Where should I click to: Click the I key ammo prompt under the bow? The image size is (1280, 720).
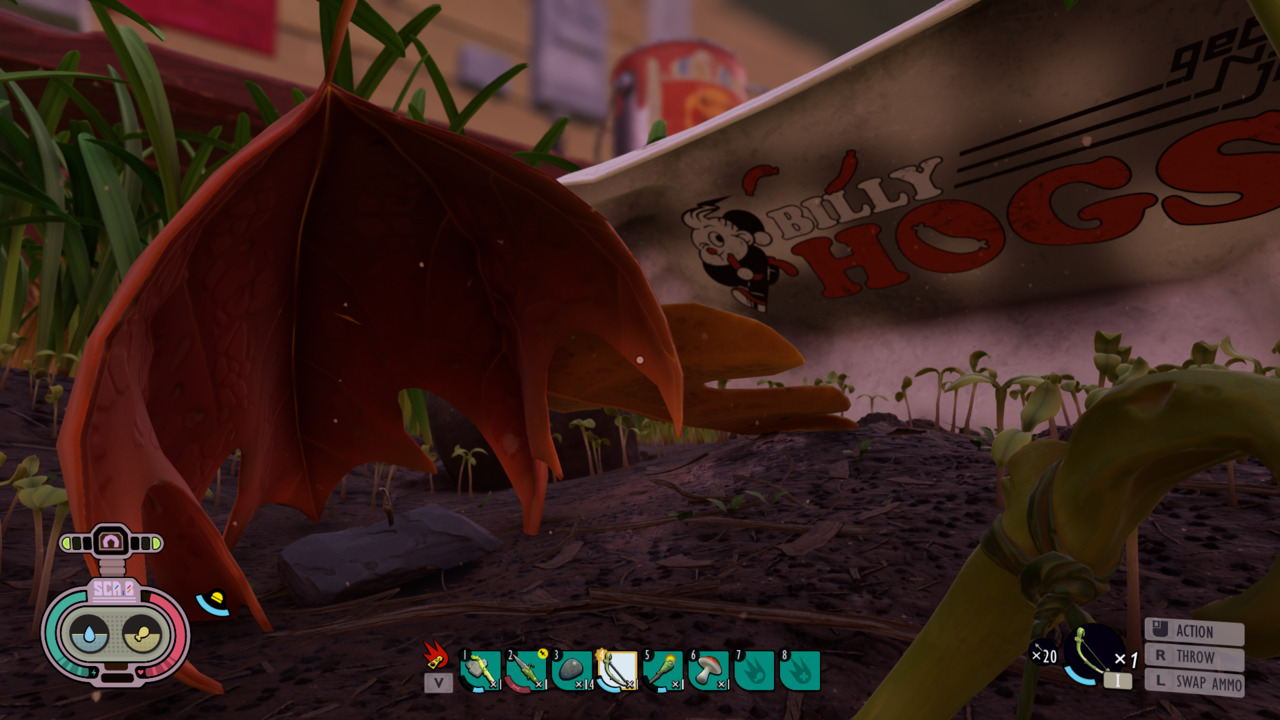1117,680
